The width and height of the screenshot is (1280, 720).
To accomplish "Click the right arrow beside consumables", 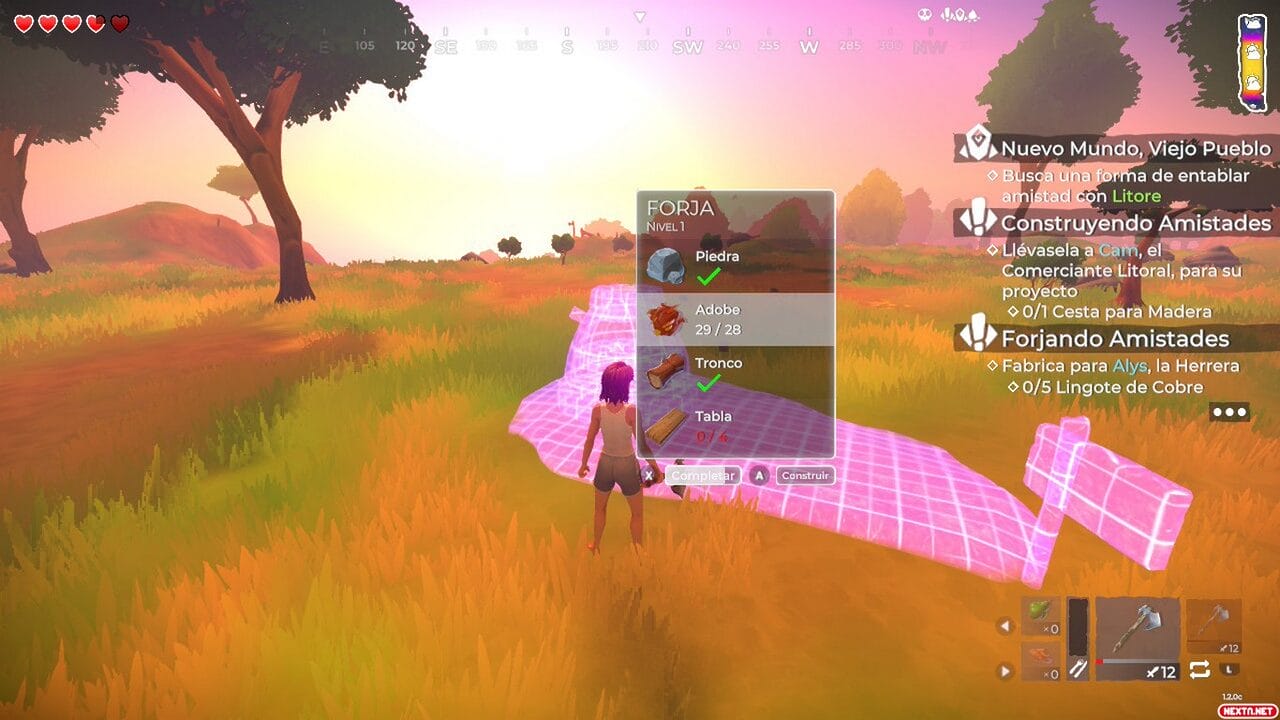I will 1006,671.
